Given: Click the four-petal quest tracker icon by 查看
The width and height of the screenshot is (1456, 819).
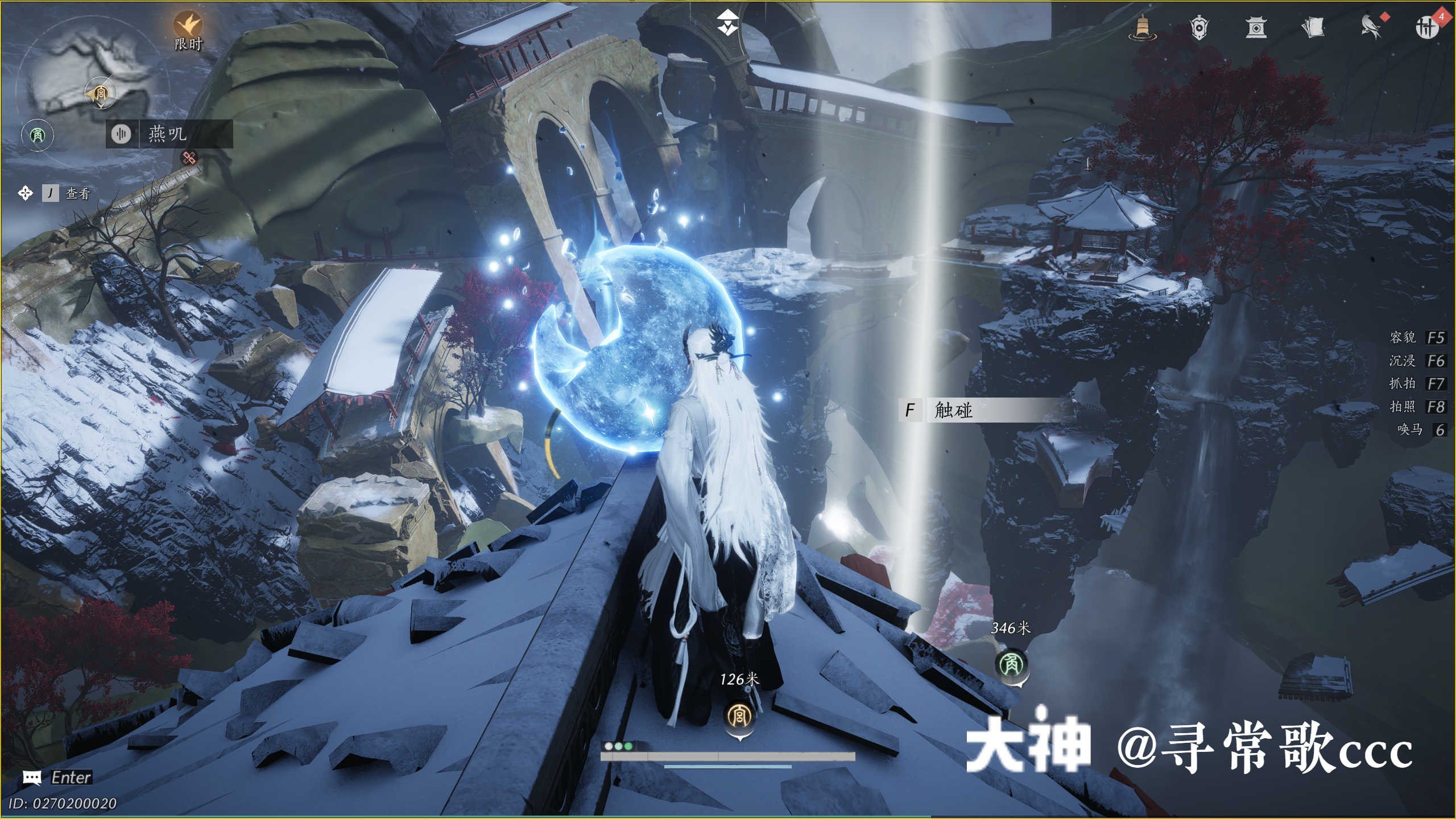Looking at the screenshot, I should pyautogui.click(x=25, y=193).
